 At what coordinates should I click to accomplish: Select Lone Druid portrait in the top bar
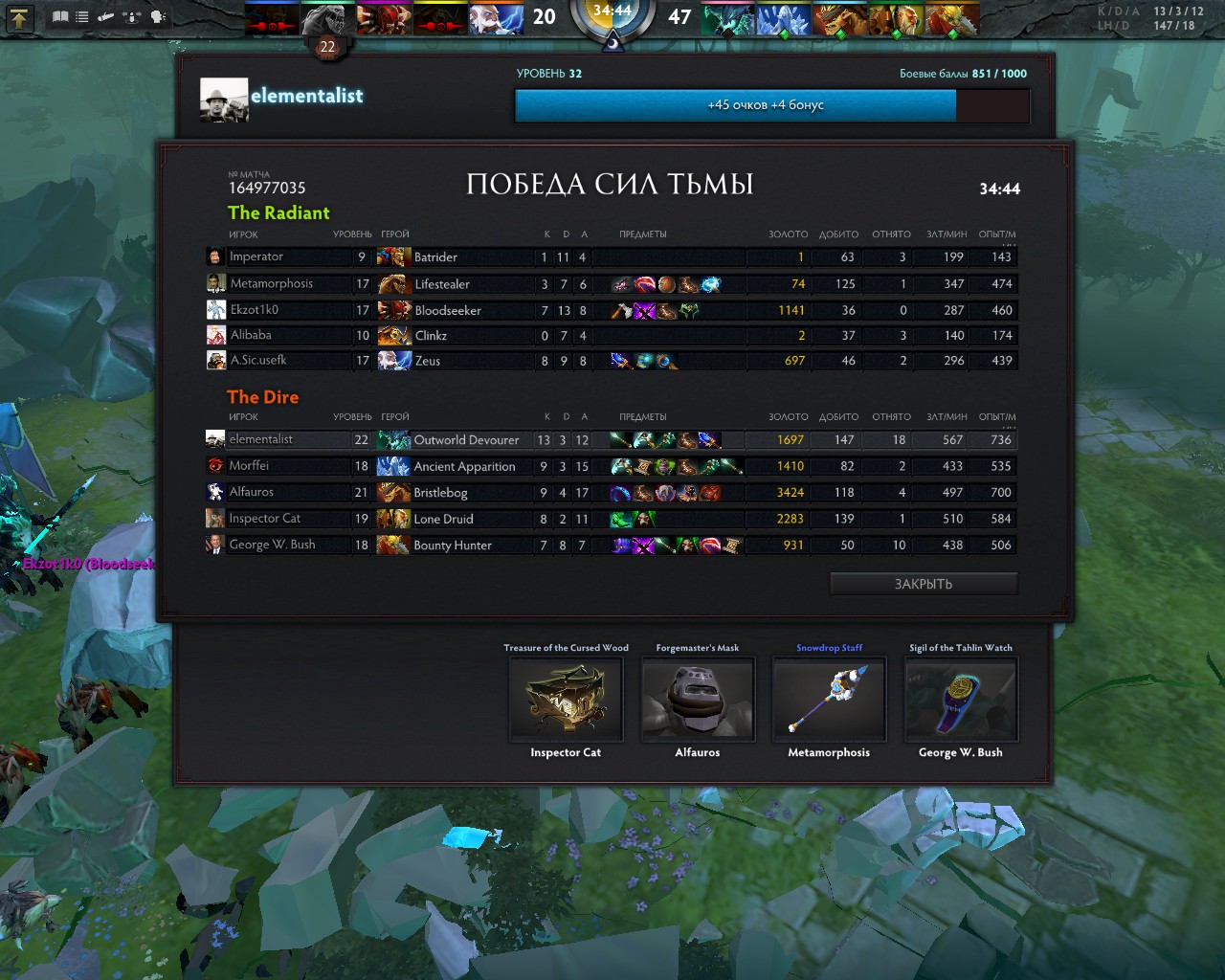point(896,18)
